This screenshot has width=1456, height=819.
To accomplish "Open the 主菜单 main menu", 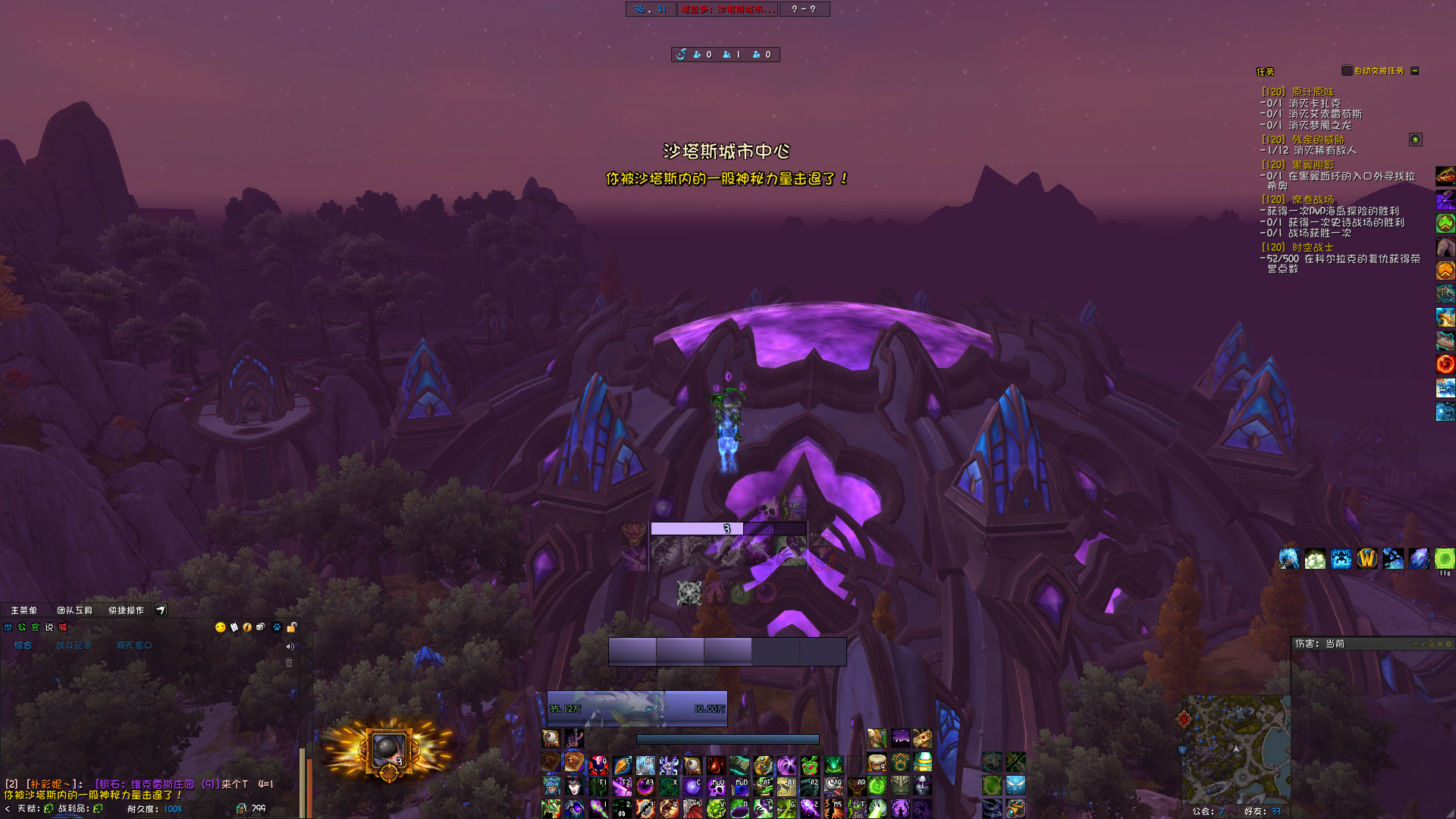I will [24, 610].
